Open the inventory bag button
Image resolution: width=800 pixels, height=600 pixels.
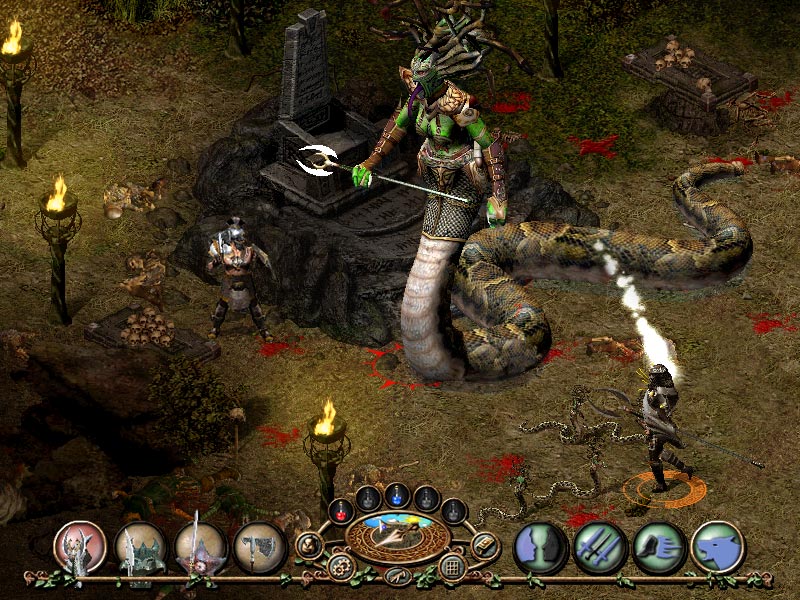pyautogui.click(x=309, y=546)
